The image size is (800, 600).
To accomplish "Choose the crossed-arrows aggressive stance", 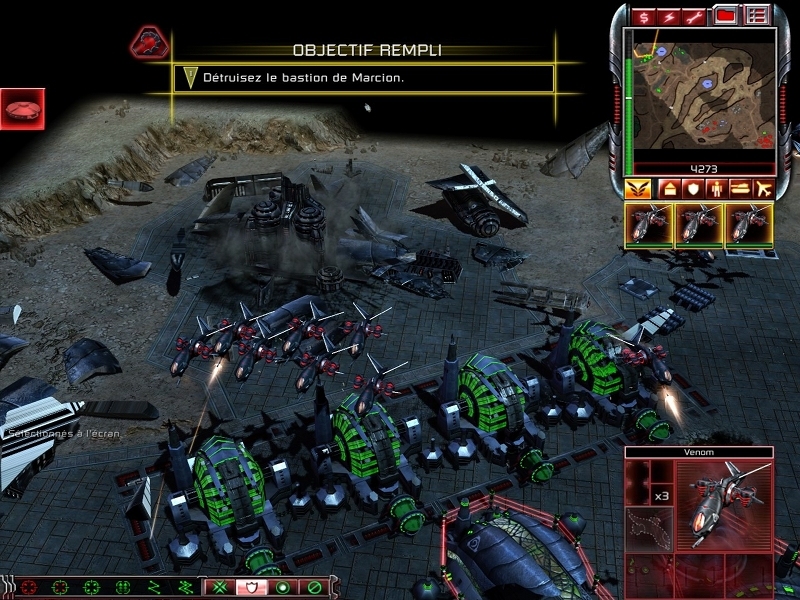I will (x=220, y=586).
